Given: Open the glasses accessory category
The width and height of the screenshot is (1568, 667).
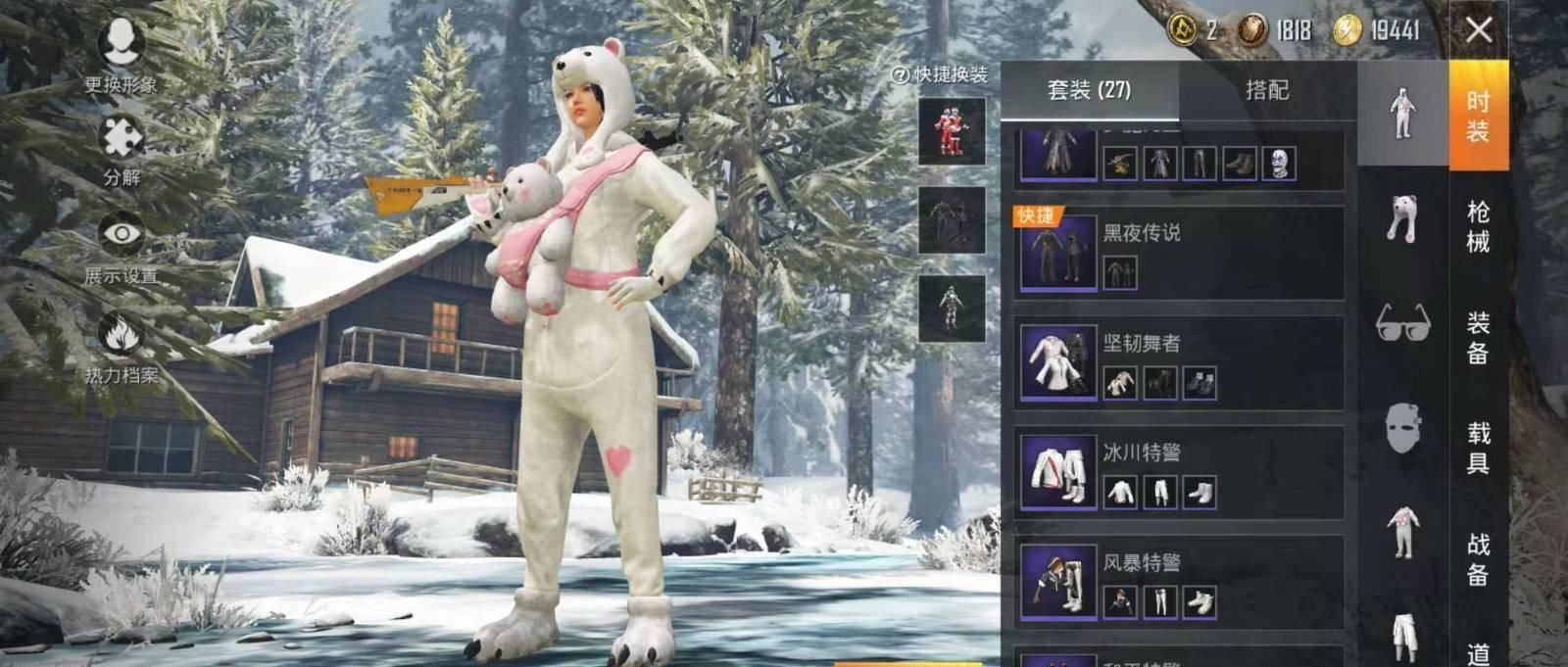Looking at the screenshot, I should pos(1402,322).
